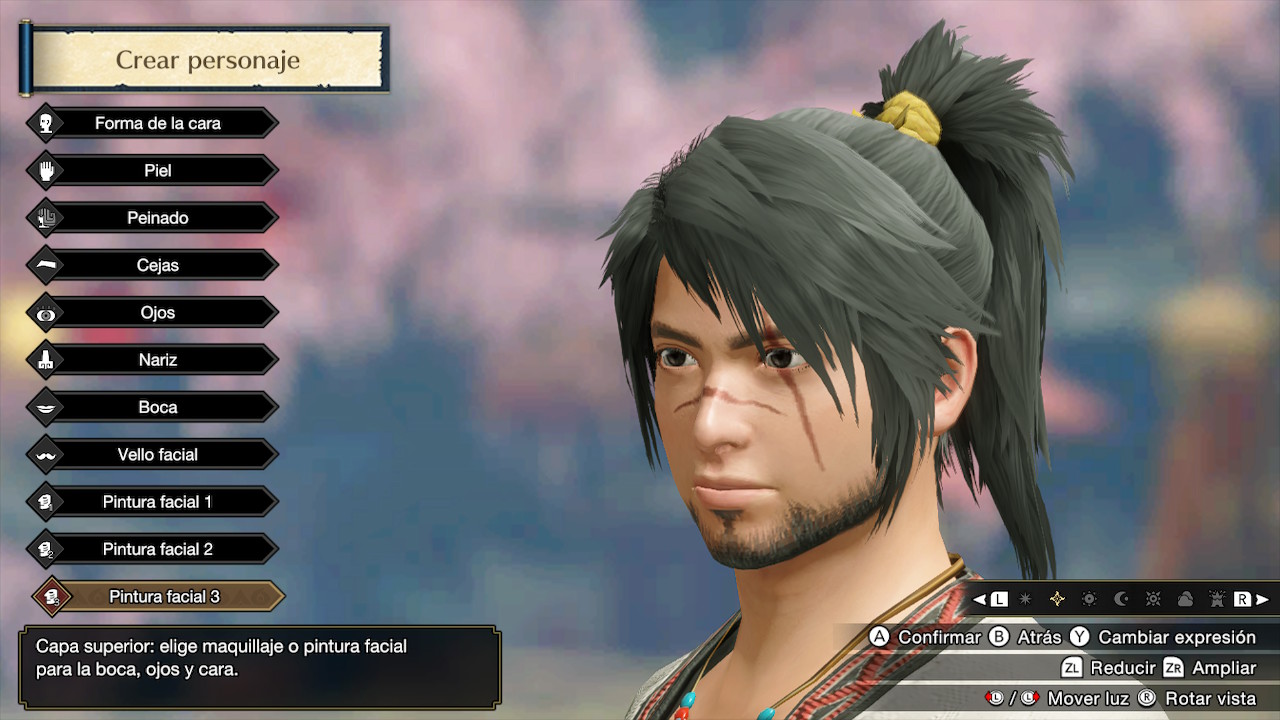Click the left arrow of lighting selector
The width and height of the screenshot is (1280, 720).
(980, 599)
